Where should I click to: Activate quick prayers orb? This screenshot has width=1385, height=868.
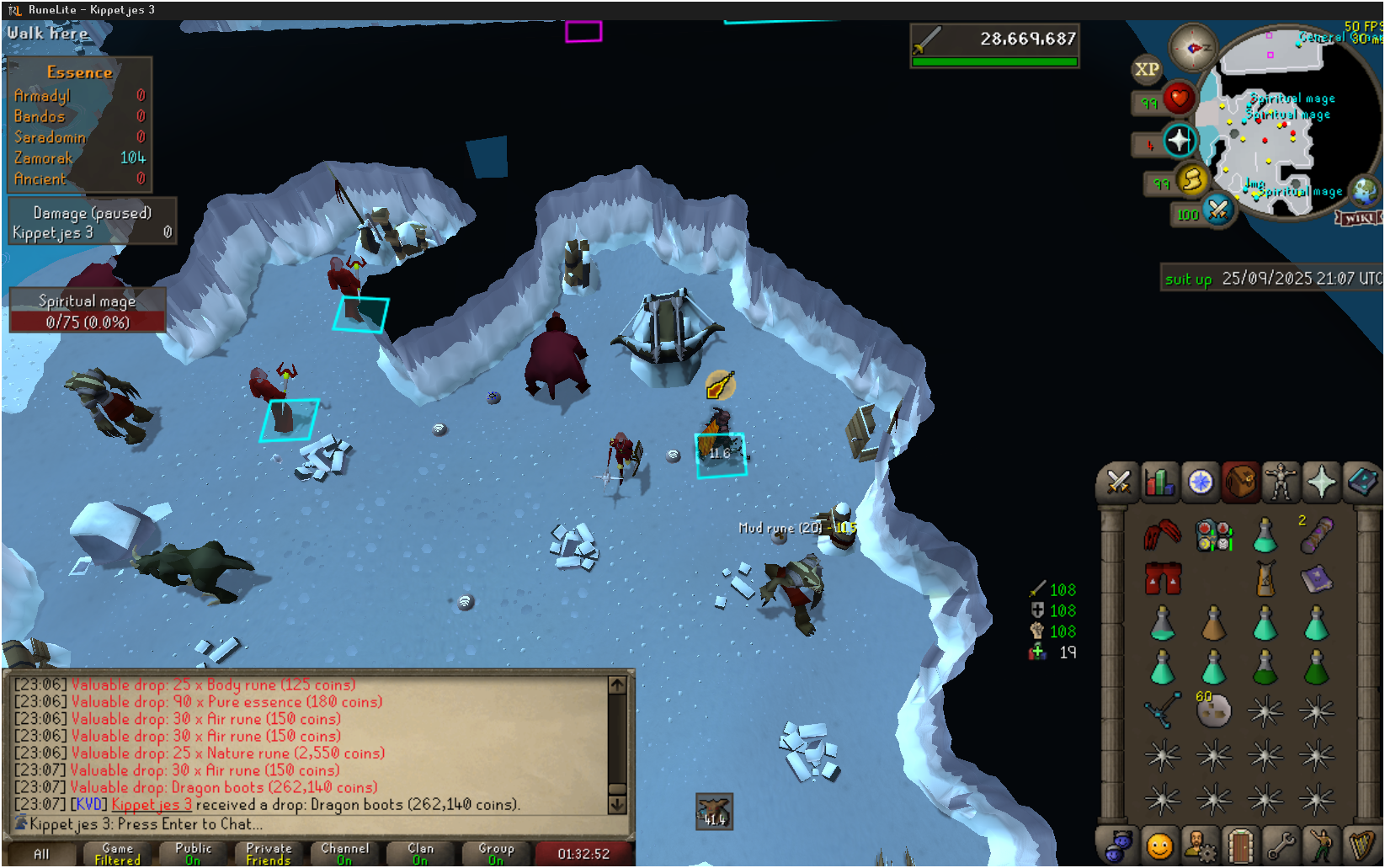point(1180,141)
